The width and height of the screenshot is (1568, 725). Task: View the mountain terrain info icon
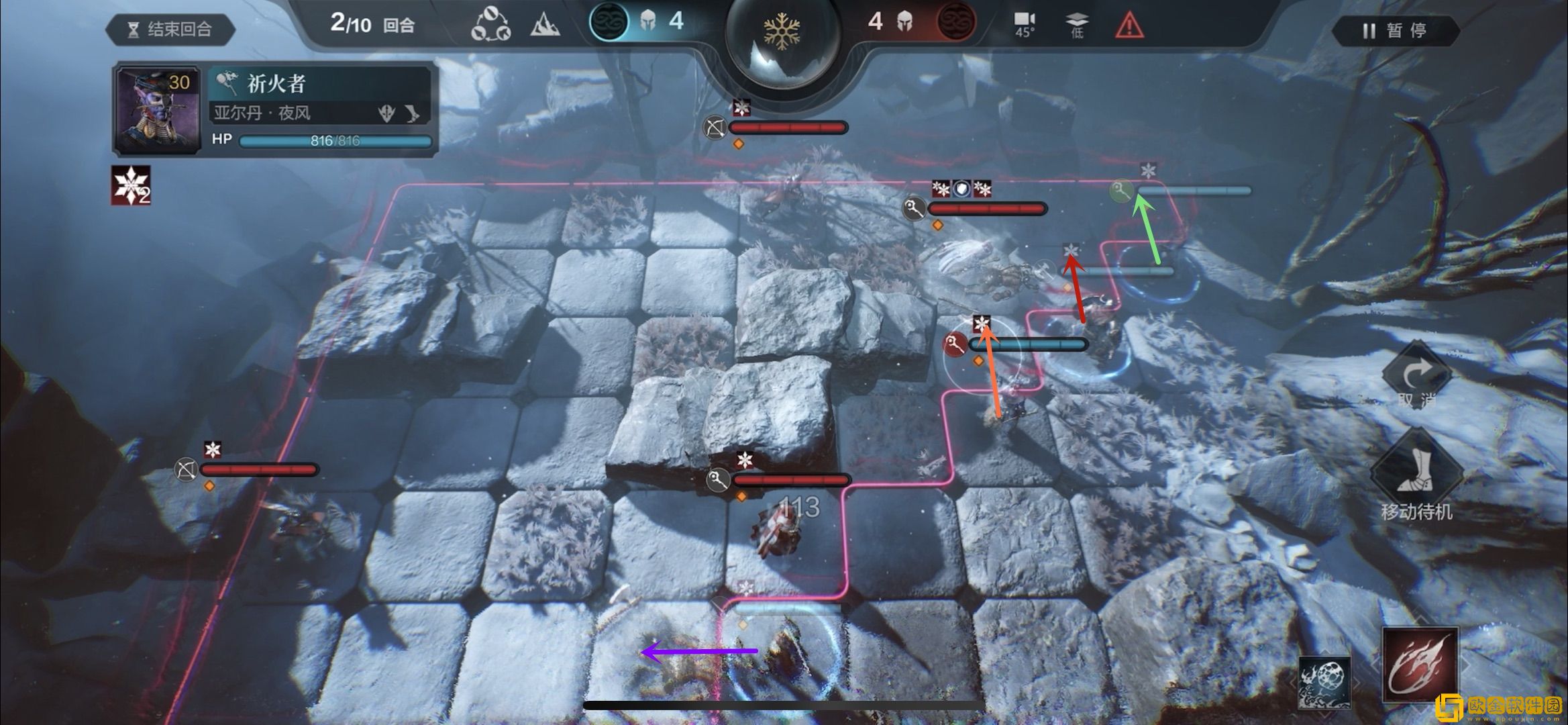[545, 26]
